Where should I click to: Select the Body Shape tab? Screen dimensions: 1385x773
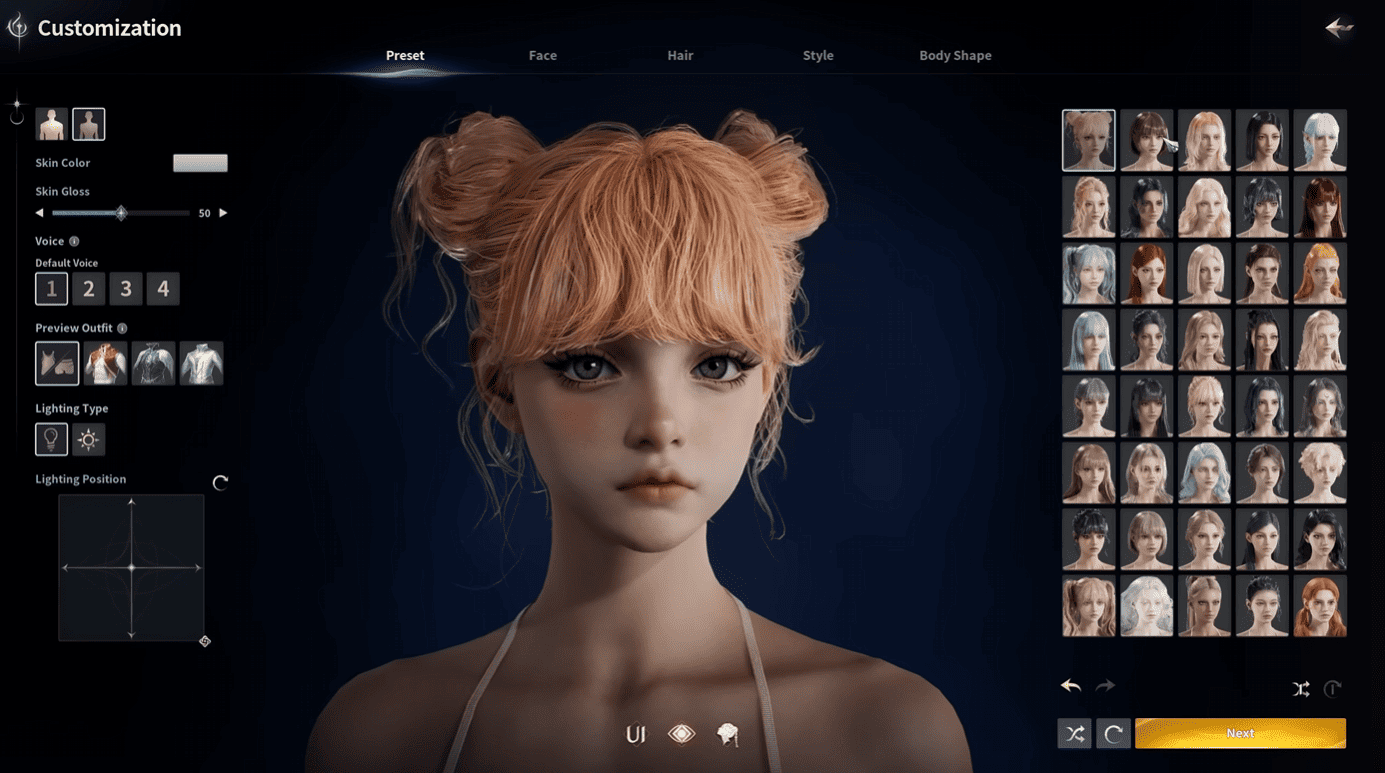[x=955, y=56]
